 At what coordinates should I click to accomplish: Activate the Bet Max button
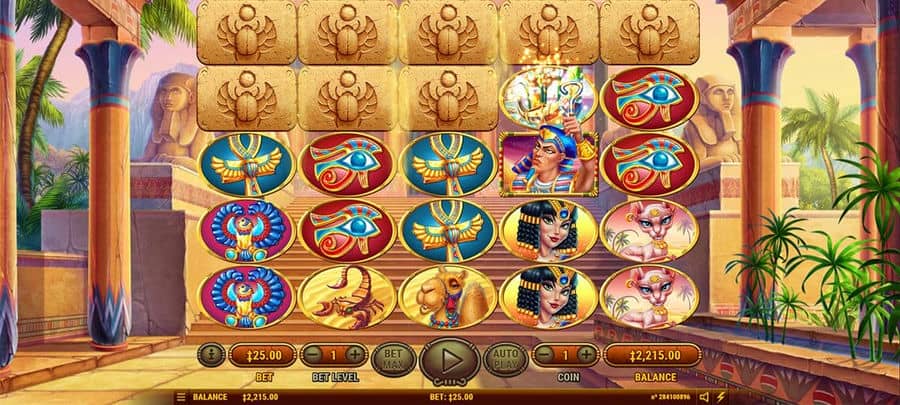click(392, 357)
